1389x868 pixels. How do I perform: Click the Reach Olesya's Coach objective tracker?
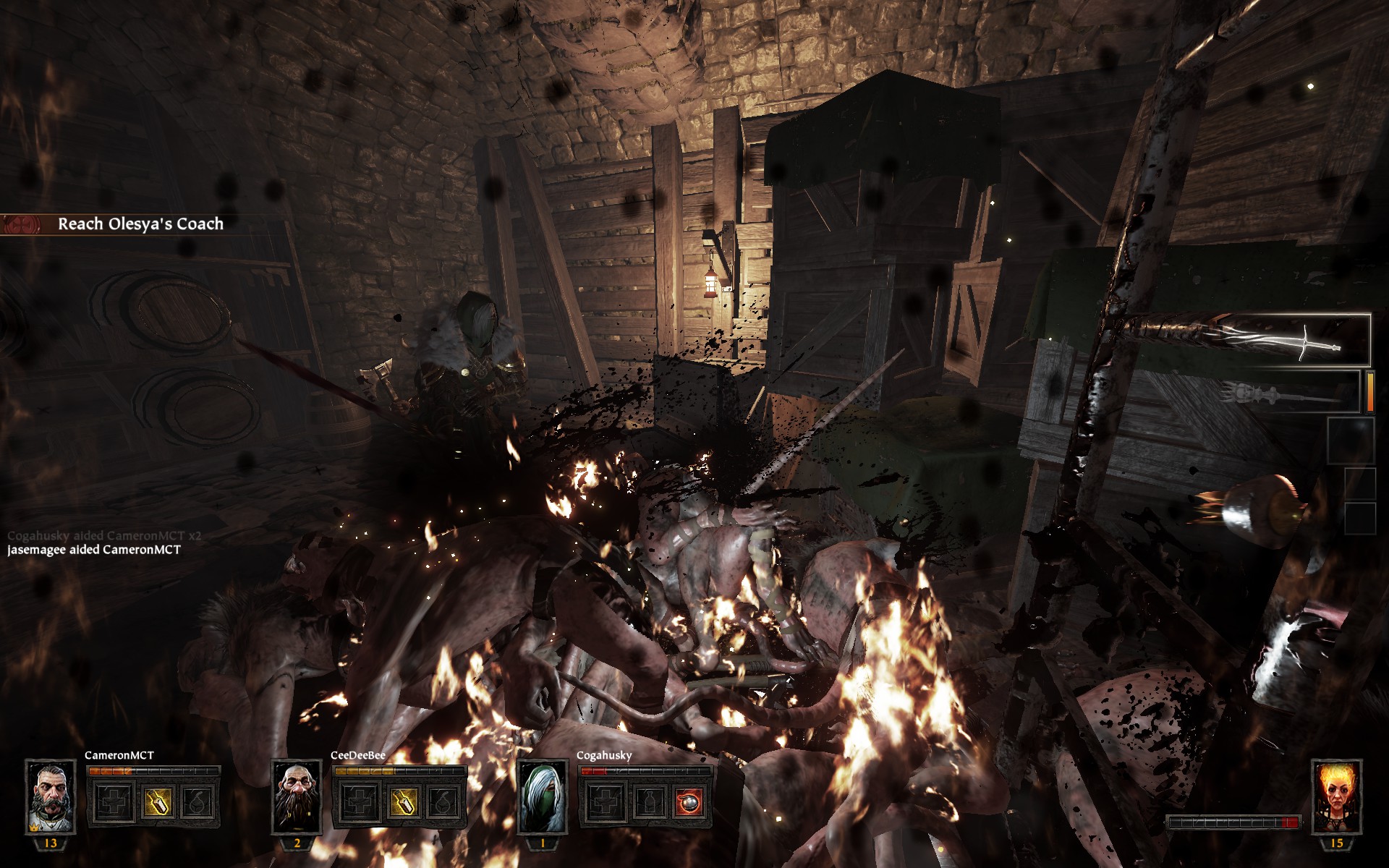pyautogui.click(x=140, y=224)
